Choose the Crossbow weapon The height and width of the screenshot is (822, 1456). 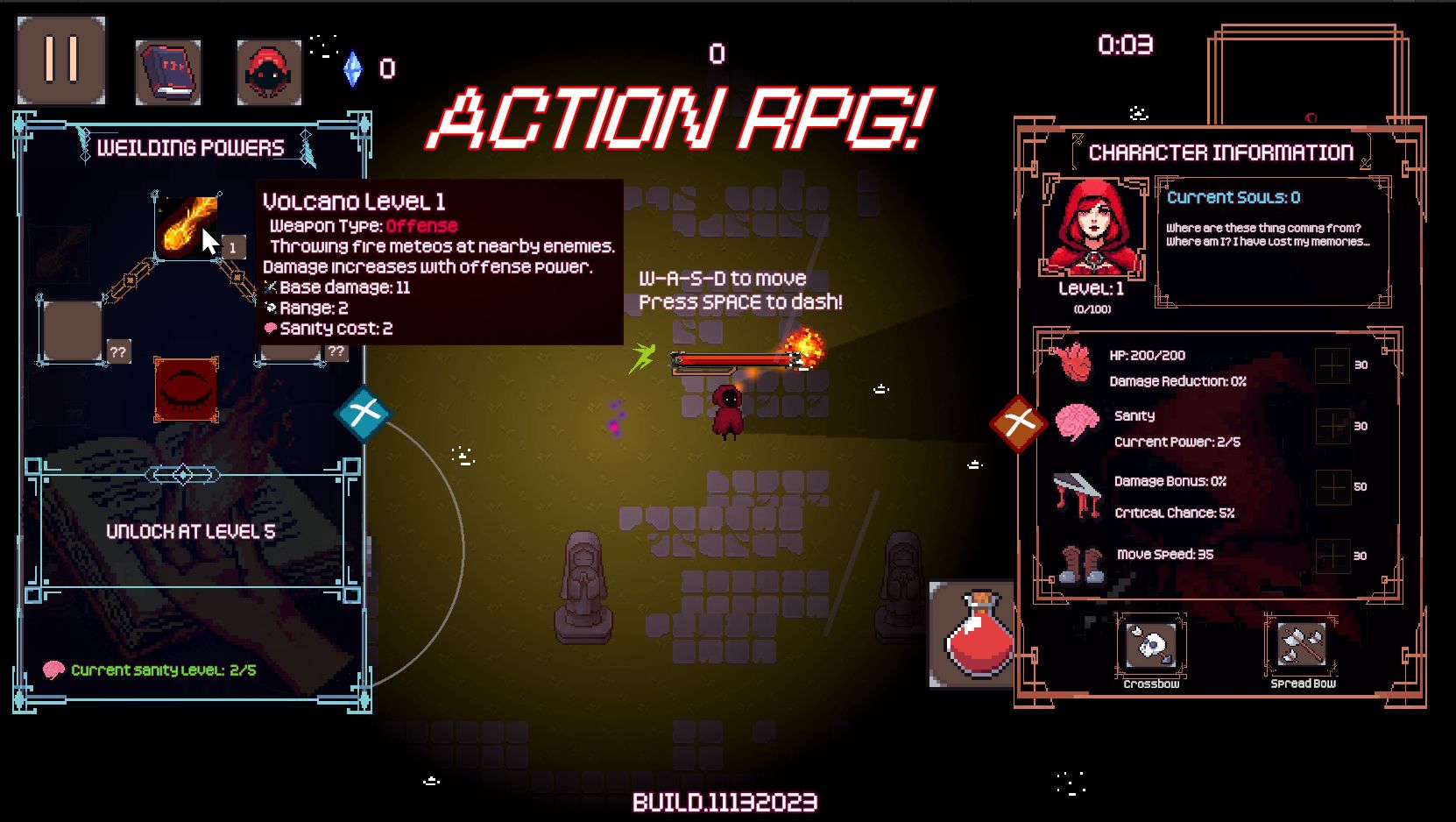[1151, 647]
